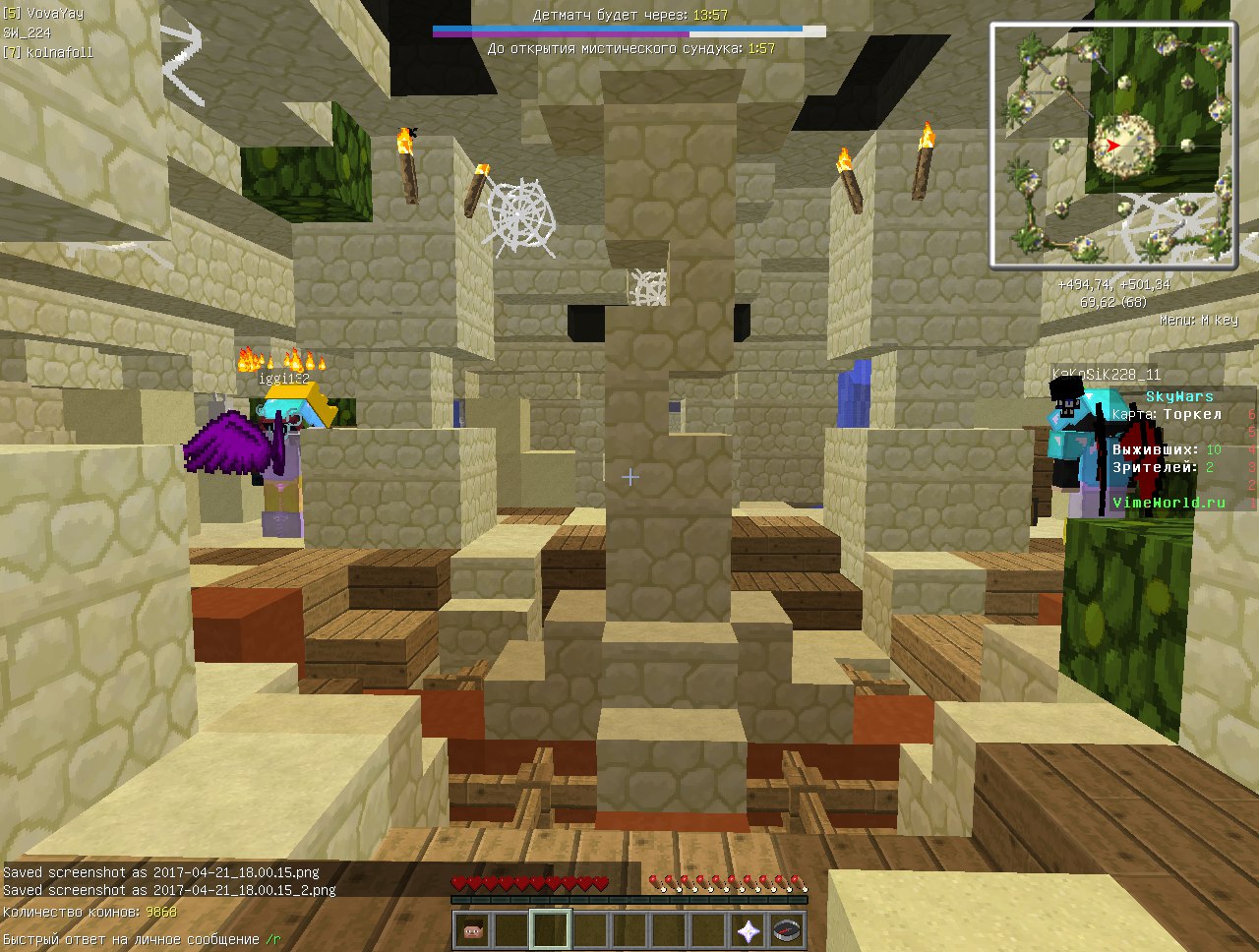Select the nether star hotbar slot
Image resolution: width=1259 pixels, height=952 pixels.
click(749, 929)
